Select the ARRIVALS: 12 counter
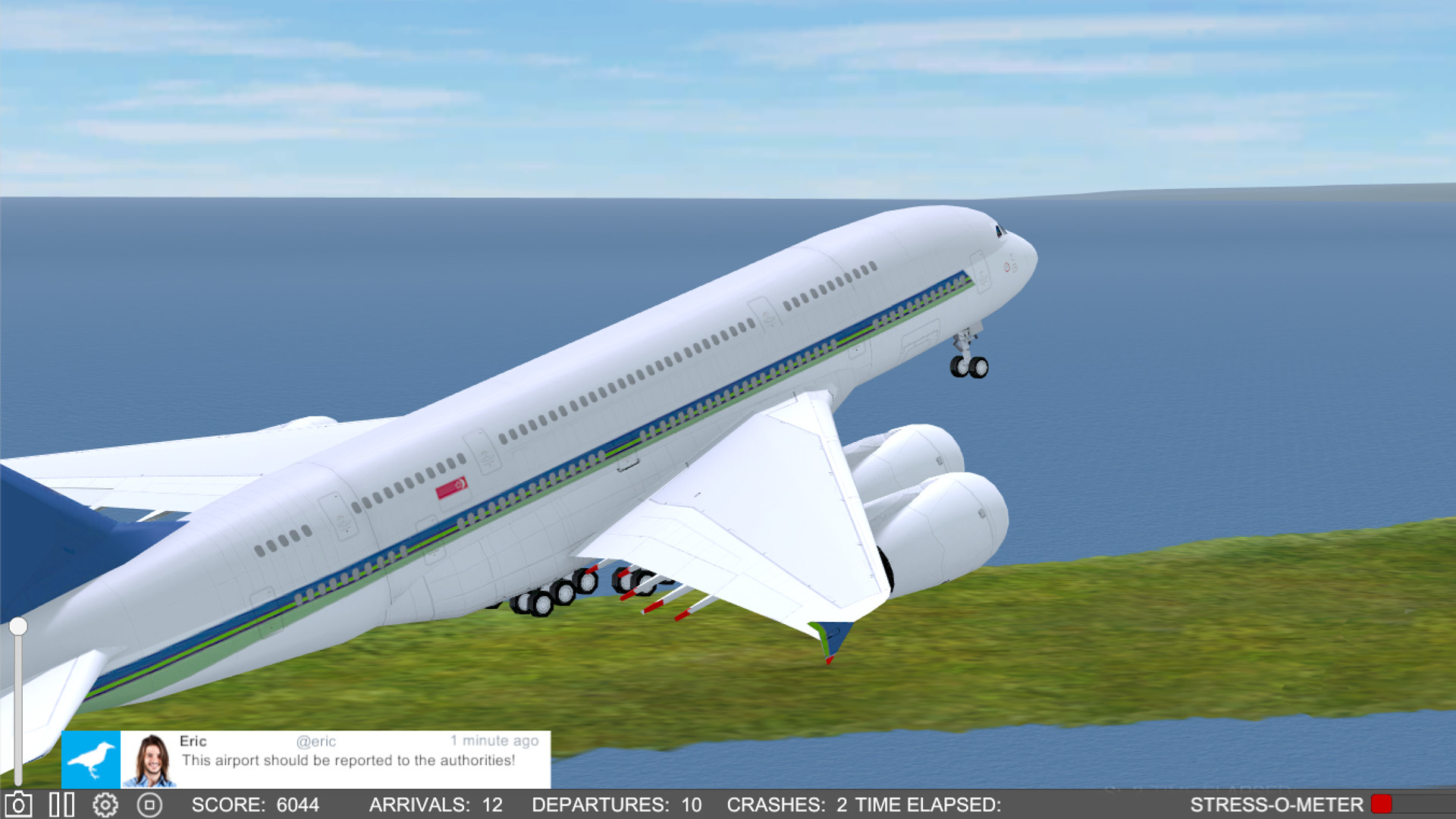The image size is (1456, 819). pos(436,805)
